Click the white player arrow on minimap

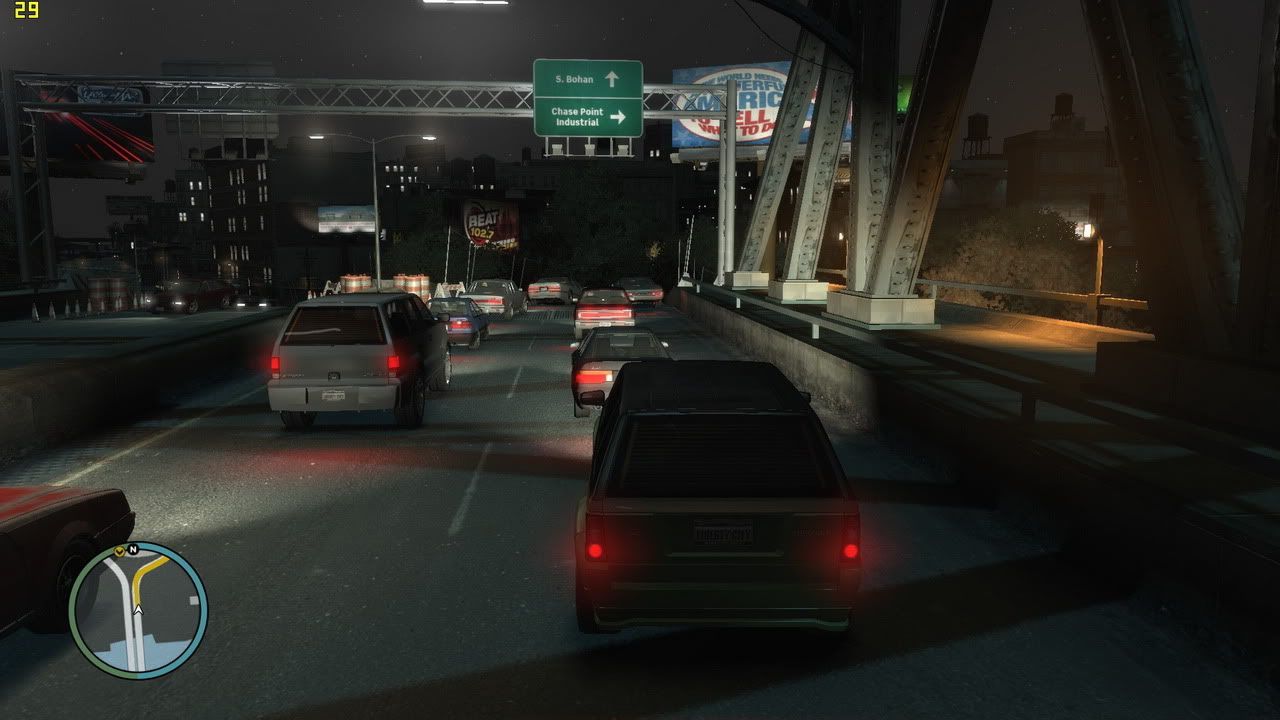138,608
